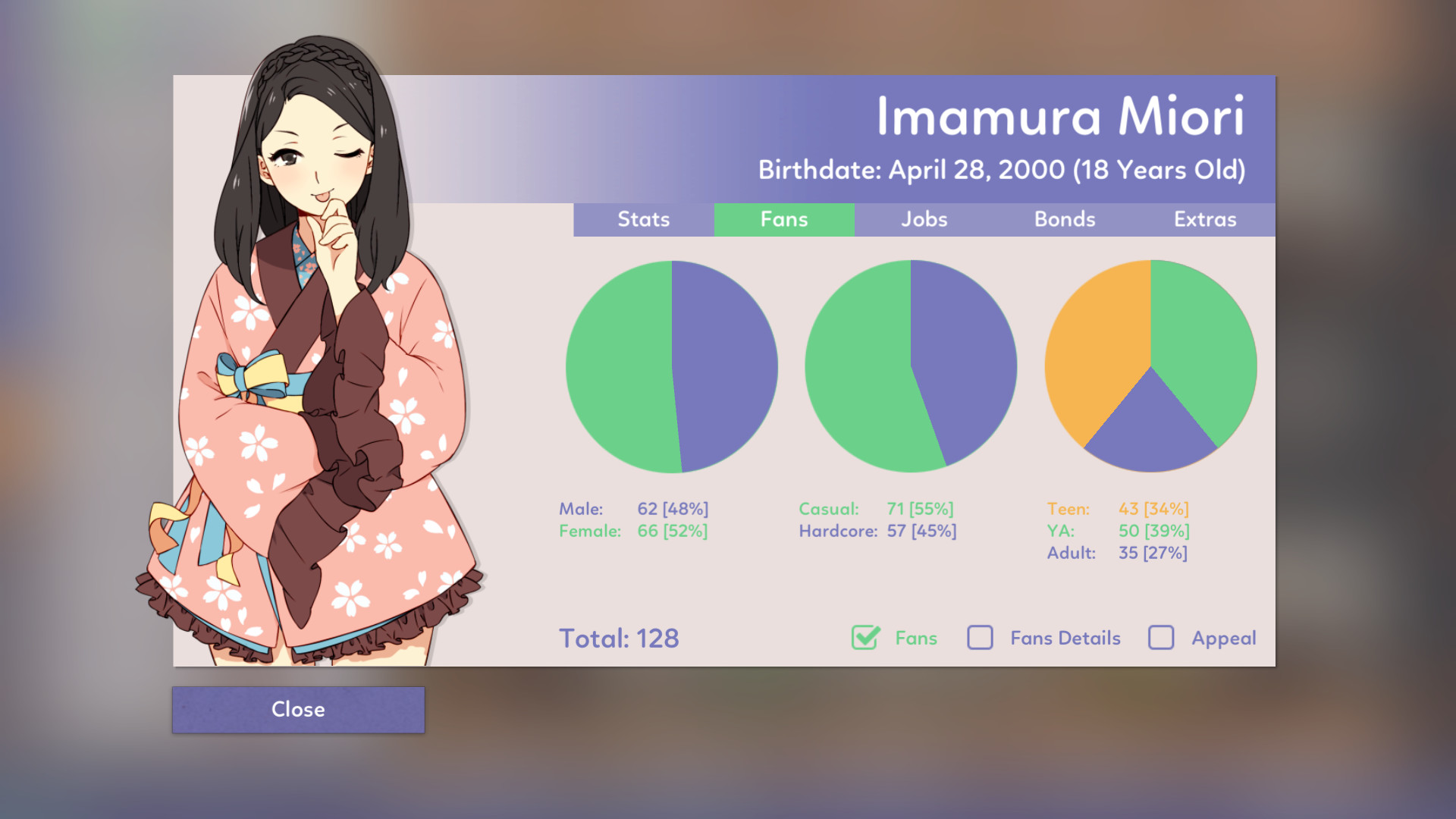
Task: Check the Appeal checkbox
Action: [1159, 639]
